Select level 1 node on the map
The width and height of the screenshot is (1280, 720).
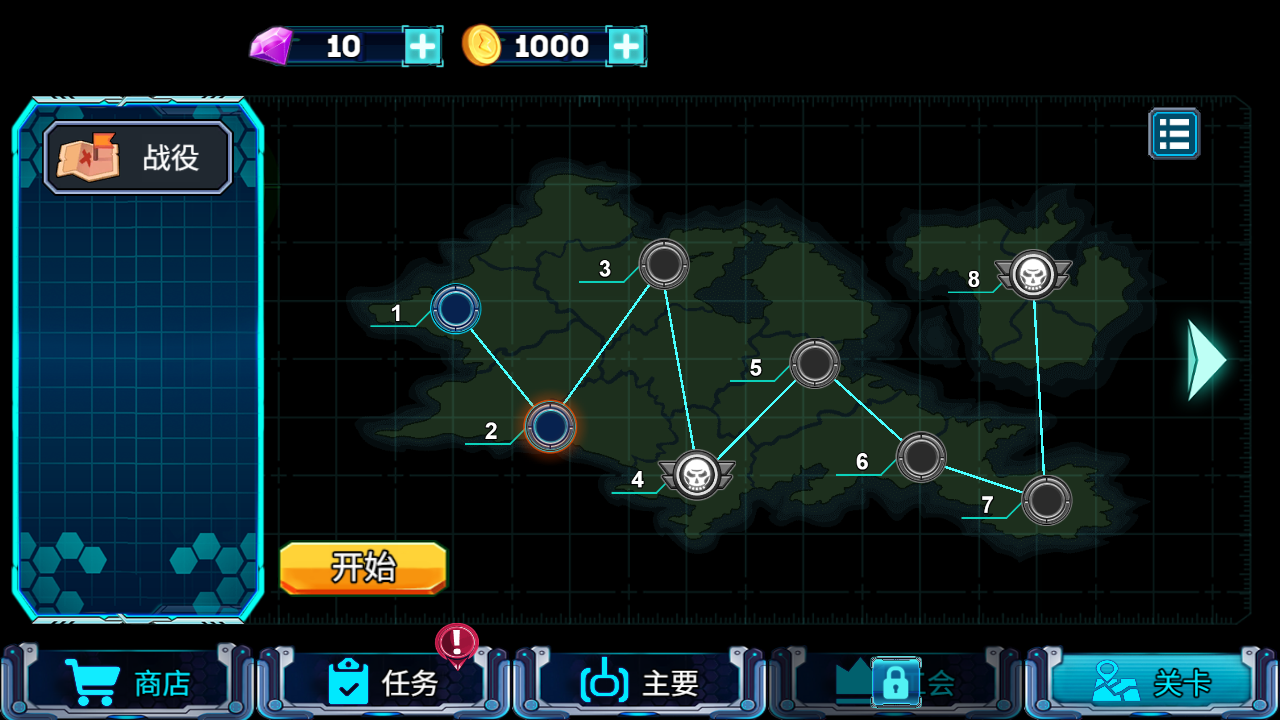pyautogui.click(x=456, y=308)
